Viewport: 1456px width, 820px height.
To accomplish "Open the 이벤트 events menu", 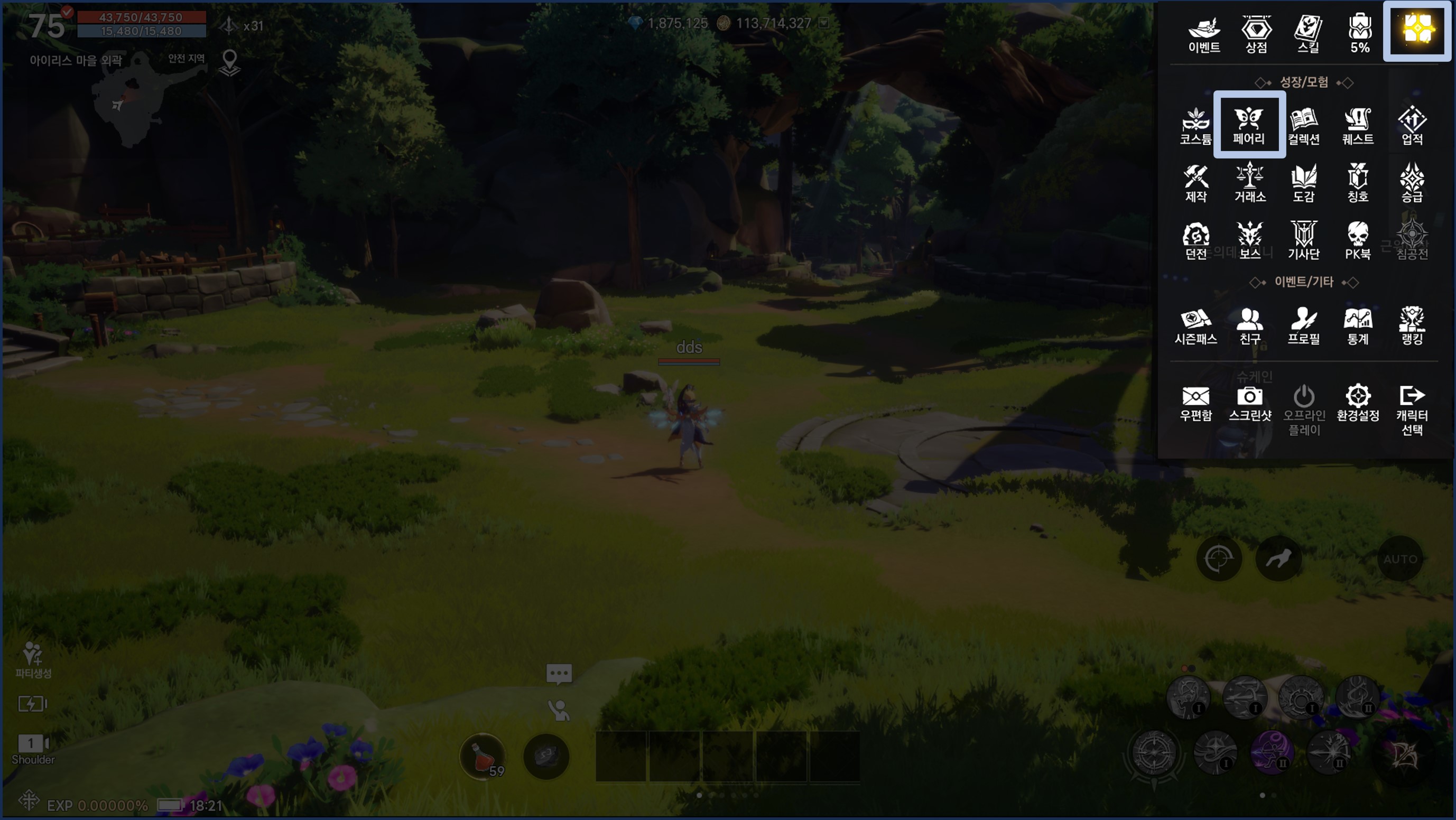I will pyautogui.click(x=1204, y=34).
